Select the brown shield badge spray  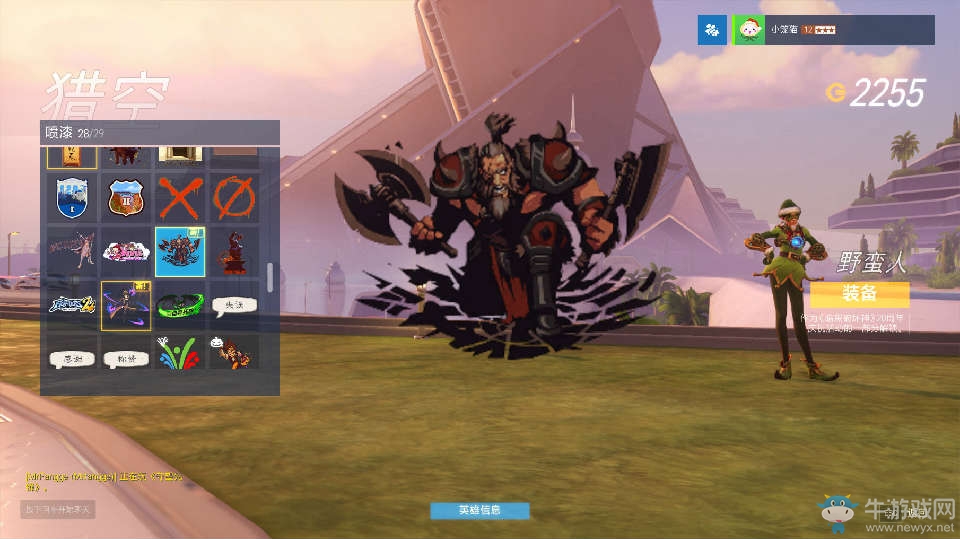126,197
